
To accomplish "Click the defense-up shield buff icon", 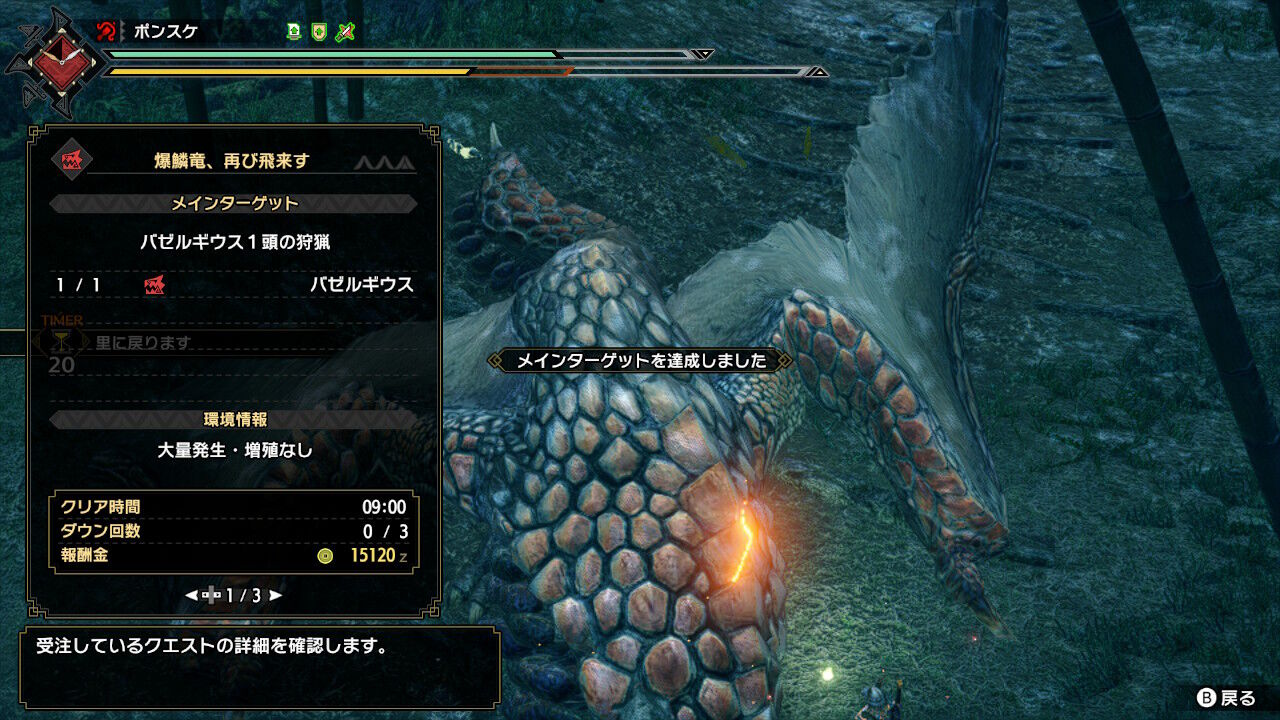I will click(317, 33).
